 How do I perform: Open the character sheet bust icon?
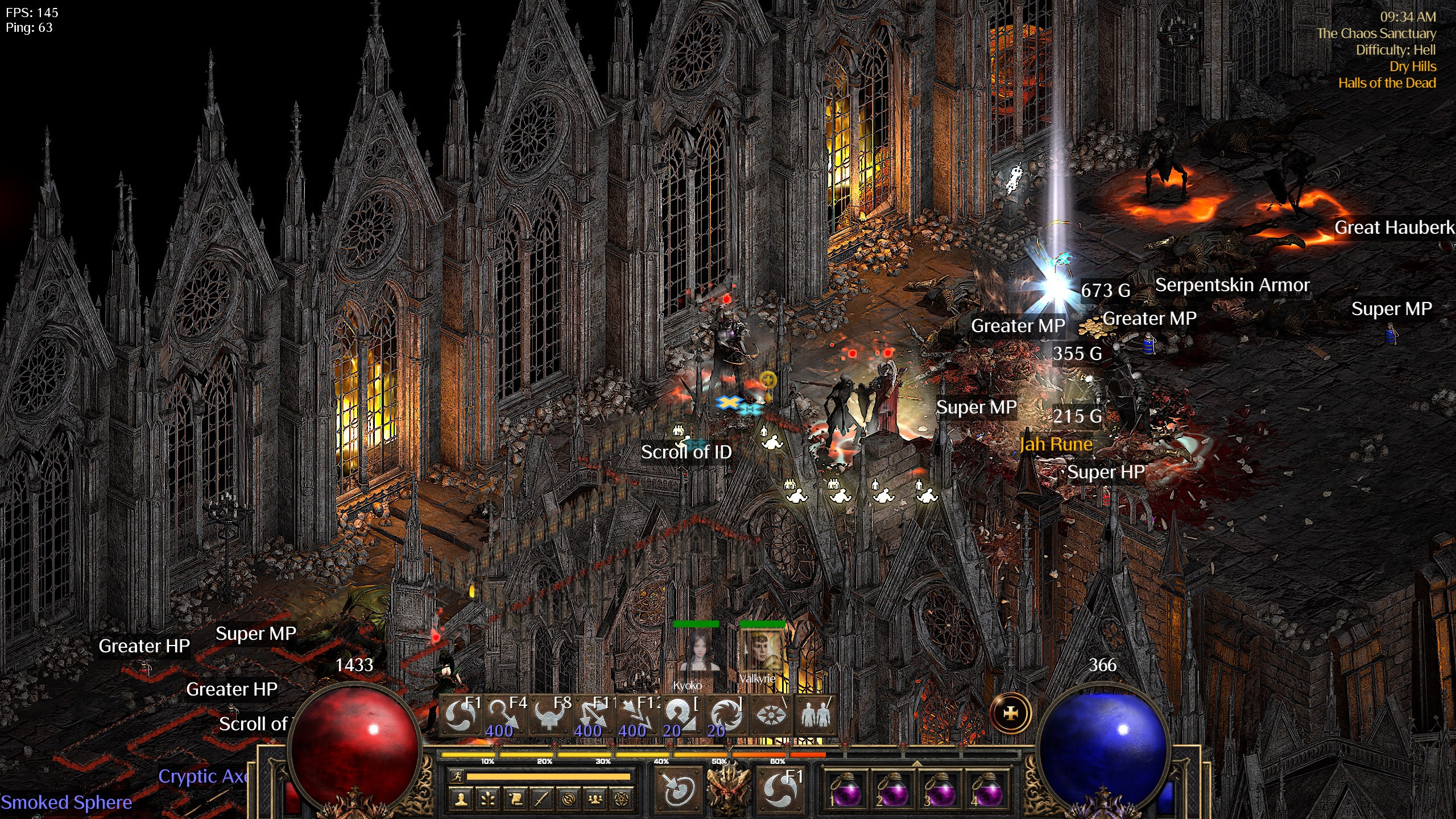coord(461,800)
